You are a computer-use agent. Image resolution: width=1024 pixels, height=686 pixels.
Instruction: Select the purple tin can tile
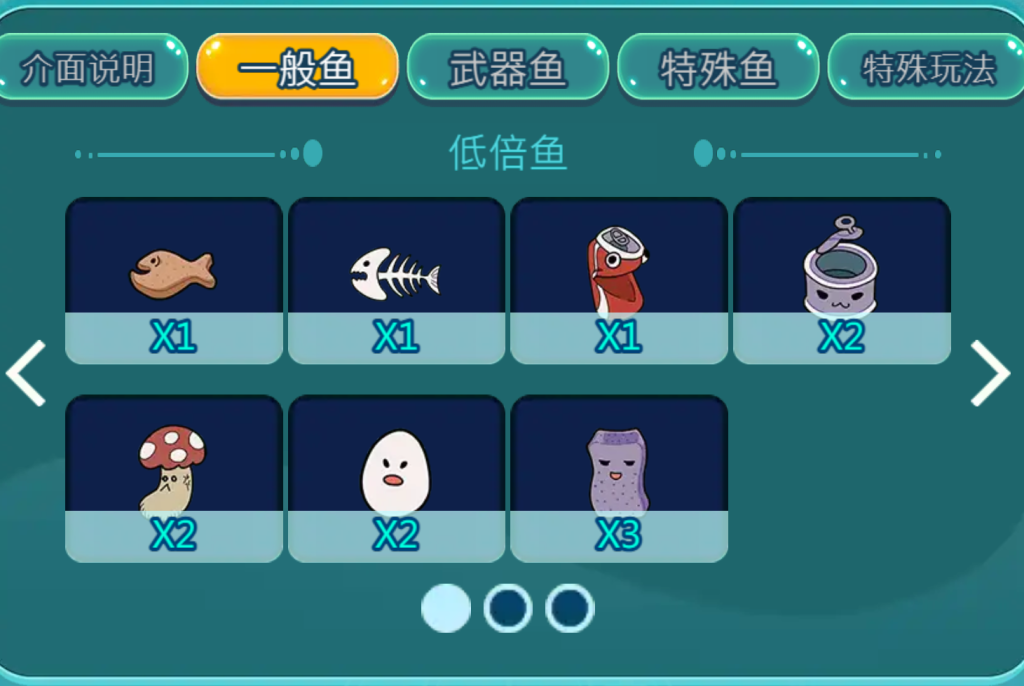tap(841, 280)
